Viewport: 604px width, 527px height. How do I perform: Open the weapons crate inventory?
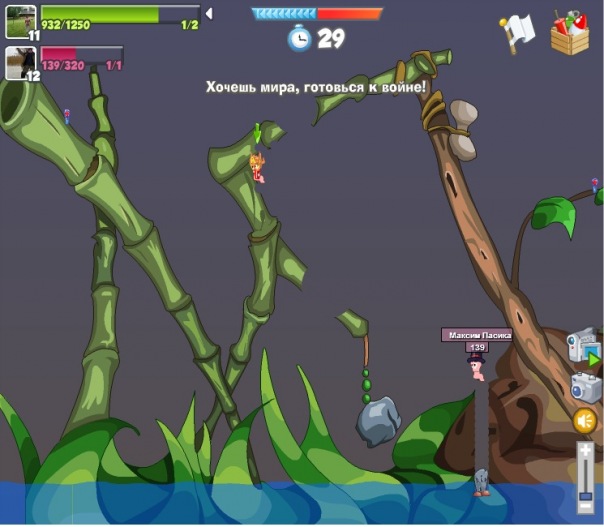click(x=570, y=32)
